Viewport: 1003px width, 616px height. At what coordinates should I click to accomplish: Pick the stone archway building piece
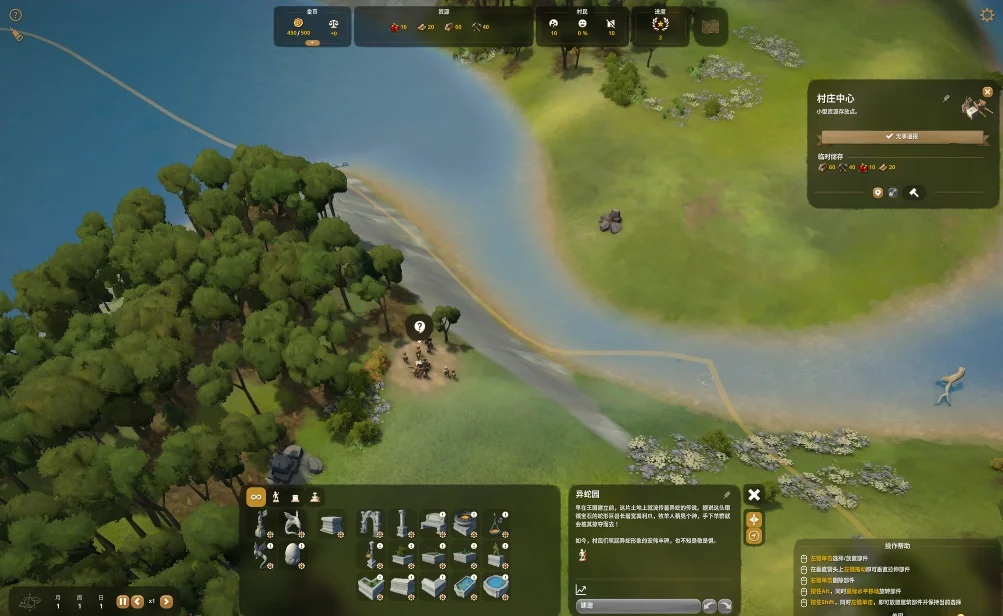[x=371, y=522]
